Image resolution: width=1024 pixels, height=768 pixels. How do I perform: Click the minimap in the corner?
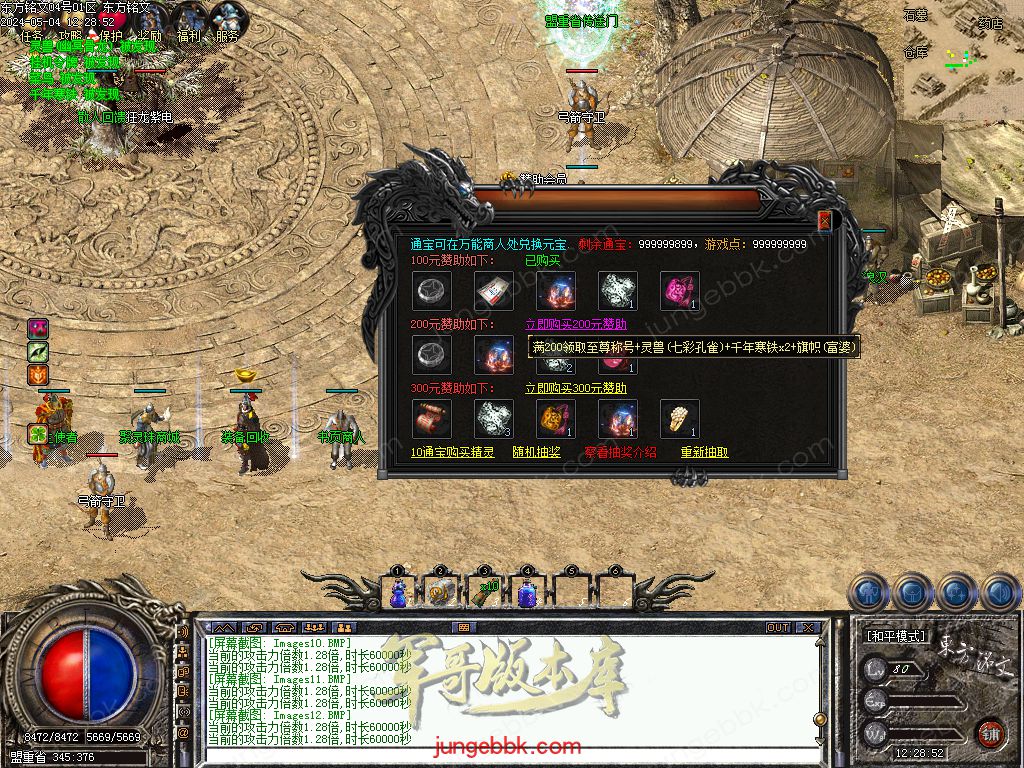click(962, 60)
